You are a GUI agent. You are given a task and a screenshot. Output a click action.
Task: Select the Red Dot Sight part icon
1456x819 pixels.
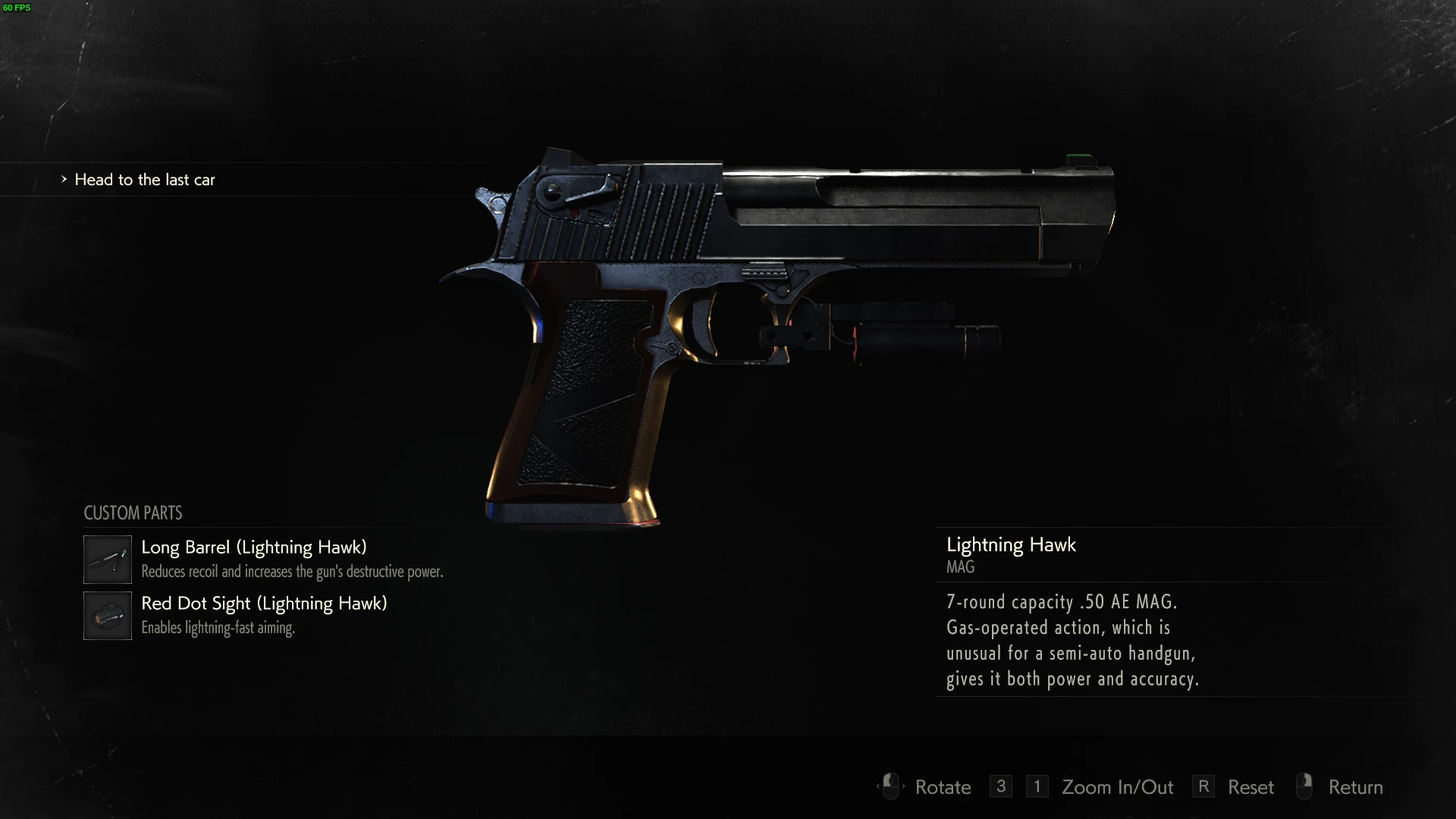pyautogui.click(x=107, y=616)
